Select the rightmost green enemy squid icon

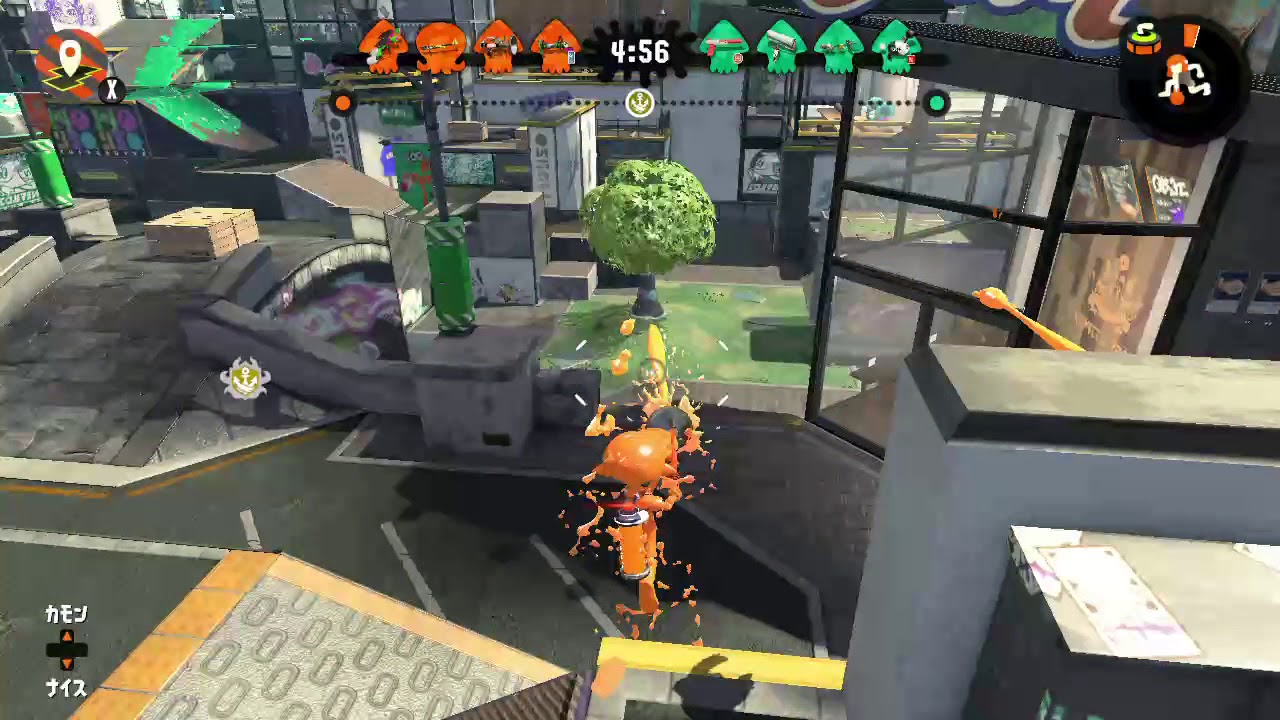point(896,45)
